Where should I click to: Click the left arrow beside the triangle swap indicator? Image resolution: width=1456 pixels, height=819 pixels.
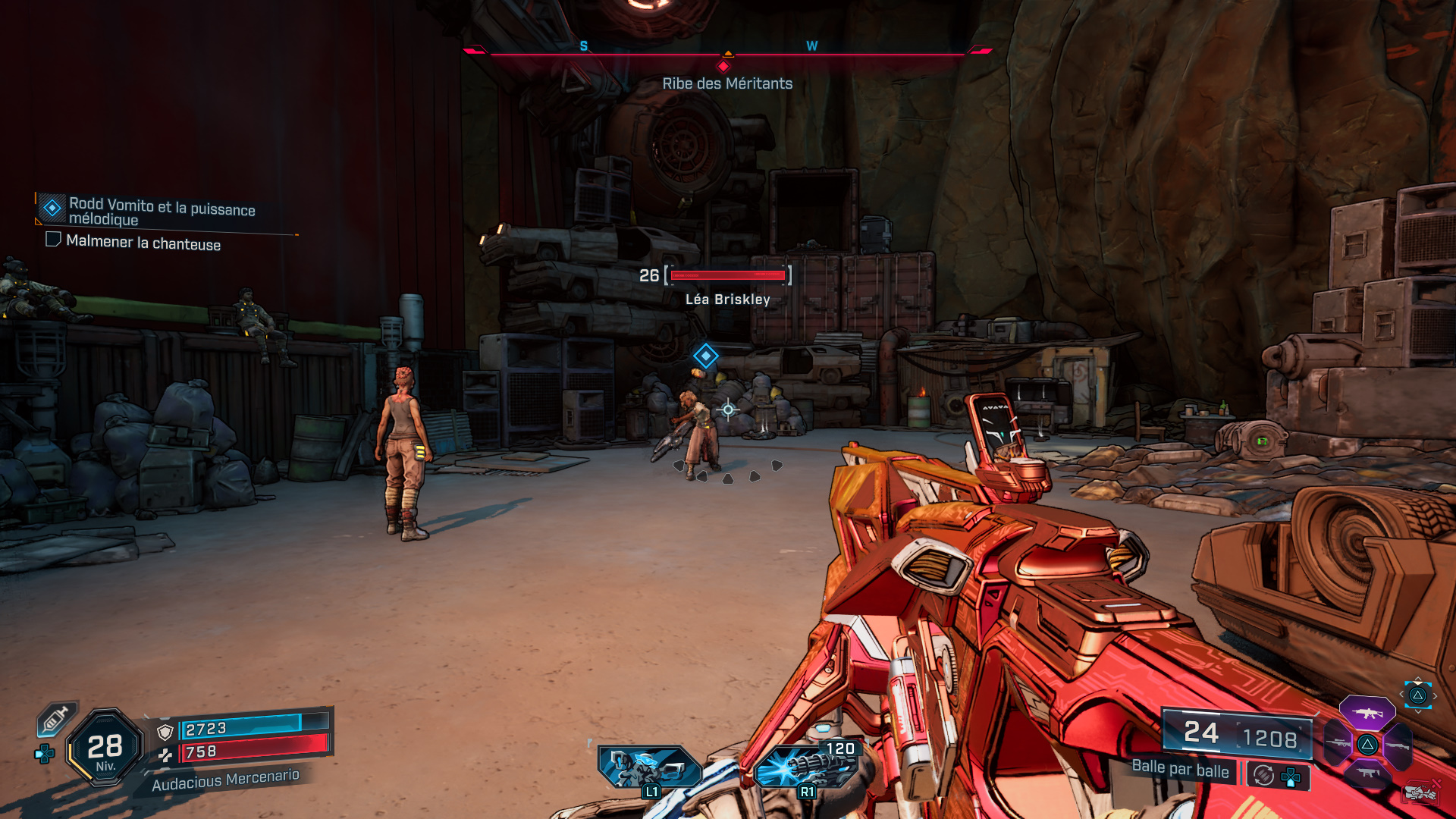(x=1401, y=695)
